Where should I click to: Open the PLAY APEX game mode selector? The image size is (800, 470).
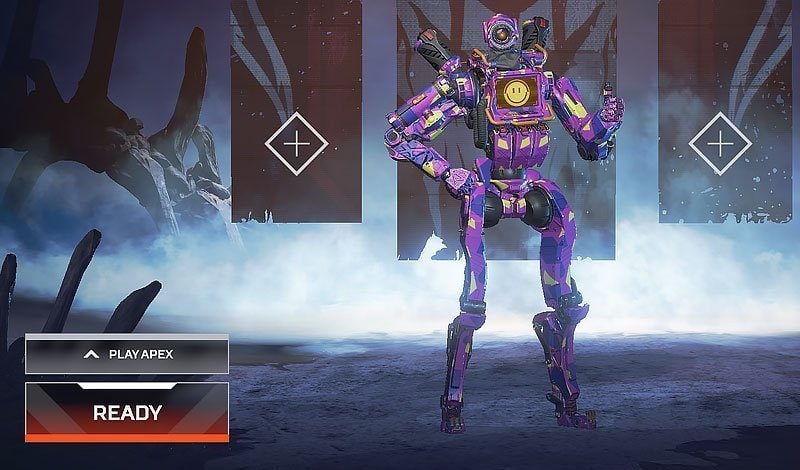(127, 354)
